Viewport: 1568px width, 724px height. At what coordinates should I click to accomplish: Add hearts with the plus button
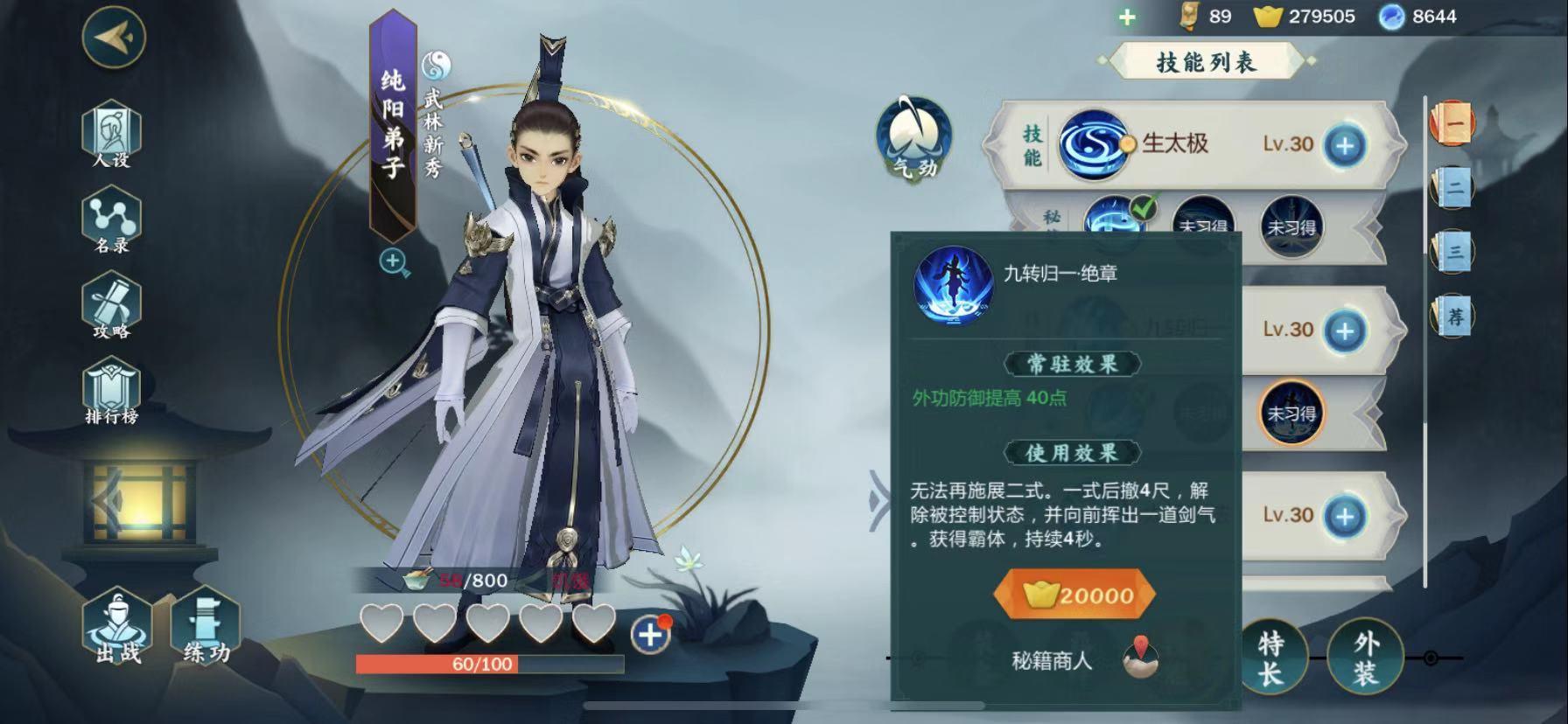point(650,635)
